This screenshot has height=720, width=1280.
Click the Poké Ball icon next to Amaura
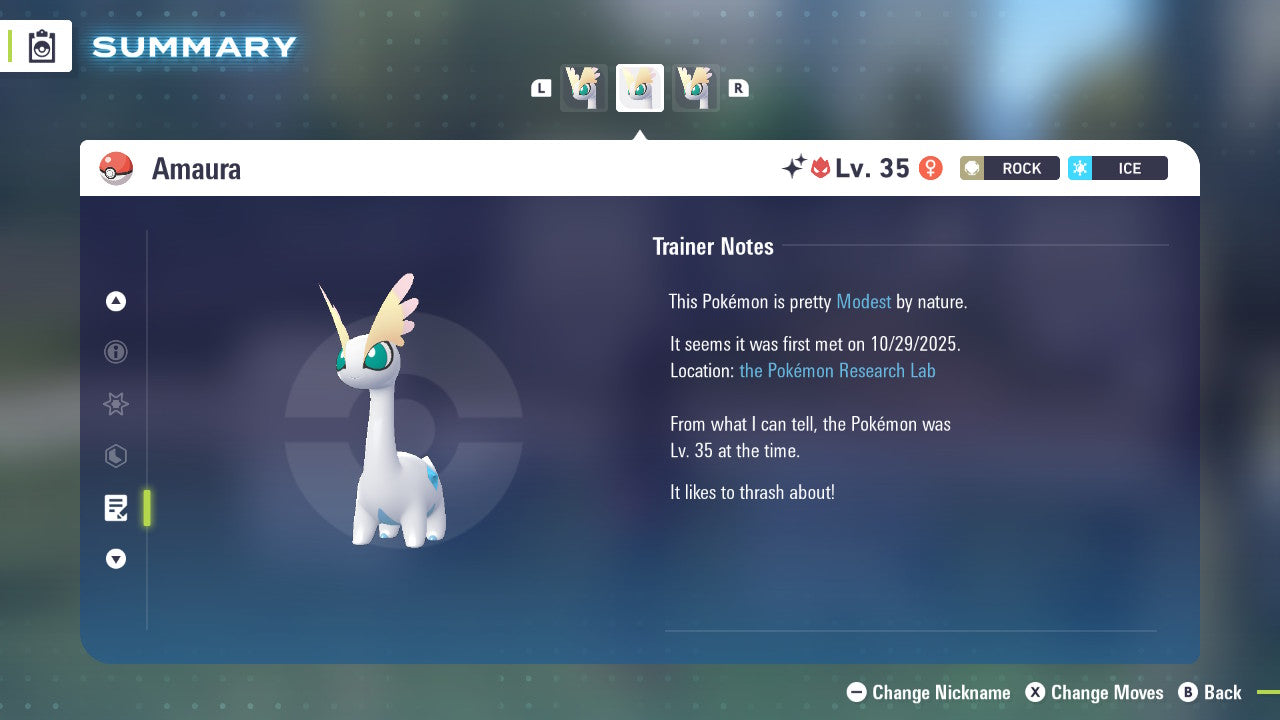(116, 168)
